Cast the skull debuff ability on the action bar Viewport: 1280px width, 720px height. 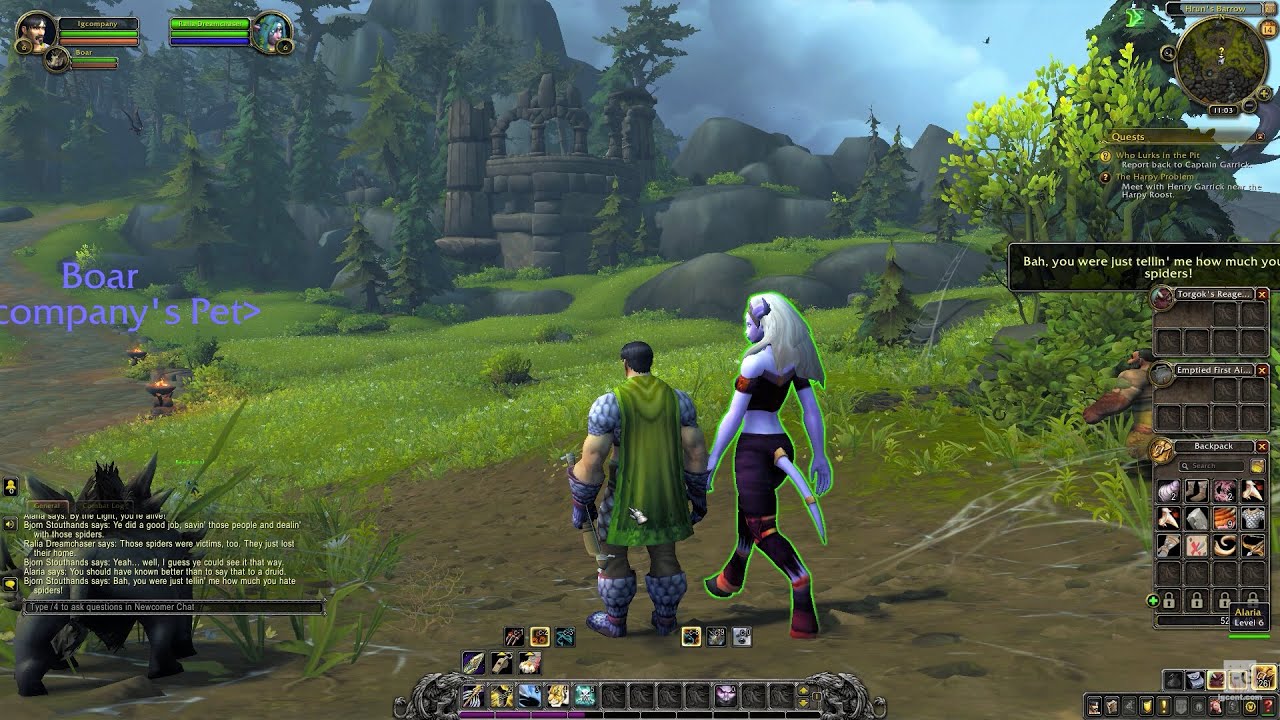tap(584, 695)
